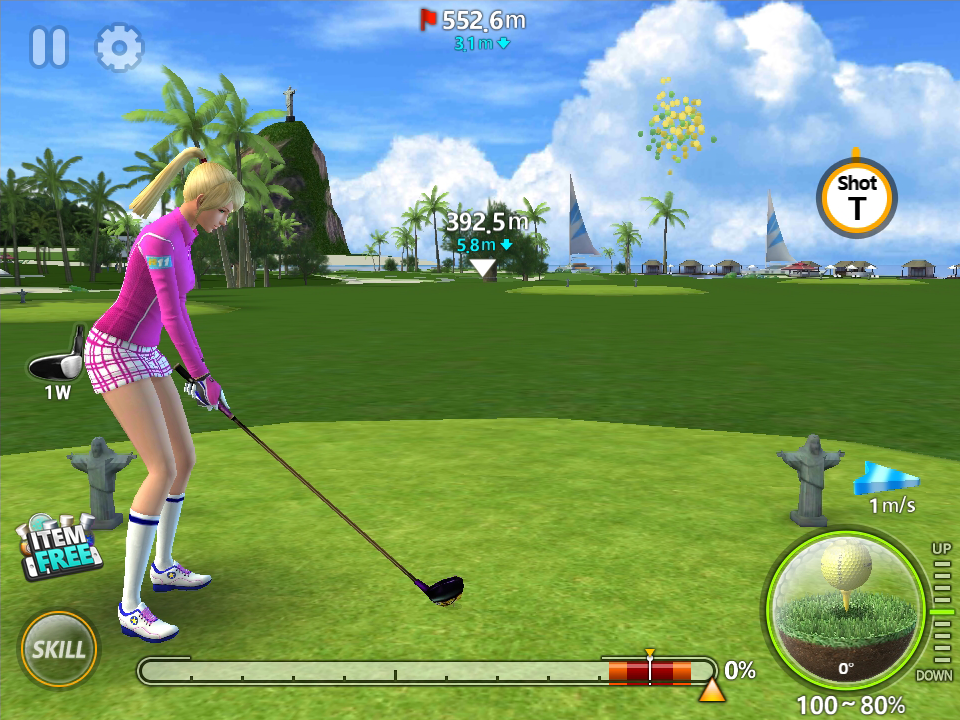This screenshot has width=960, height=720.
Task: Tap the 392.5m landing target marker
Action: point(484,267)
